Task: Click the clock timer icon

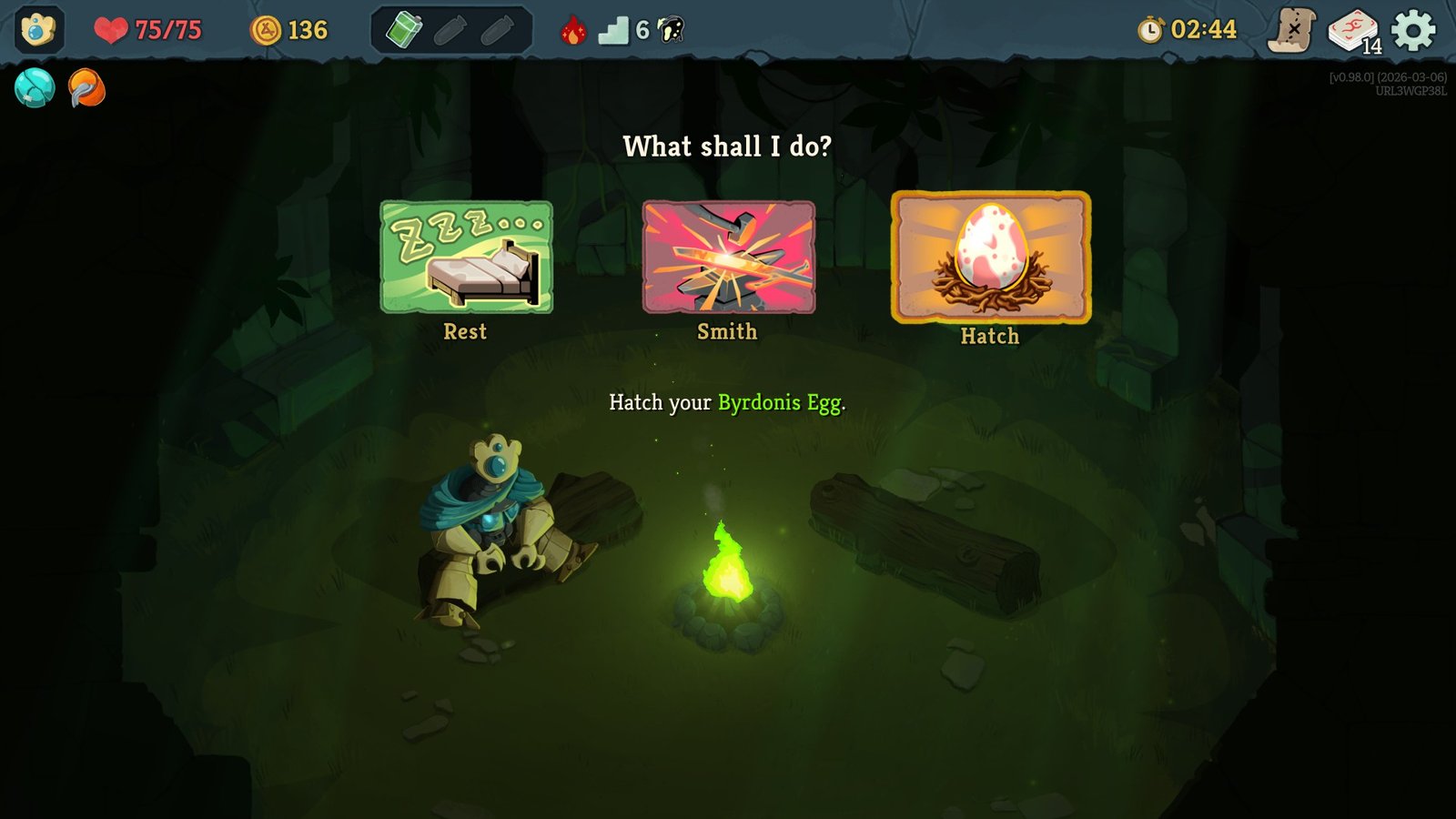Action: (1150, 29)
